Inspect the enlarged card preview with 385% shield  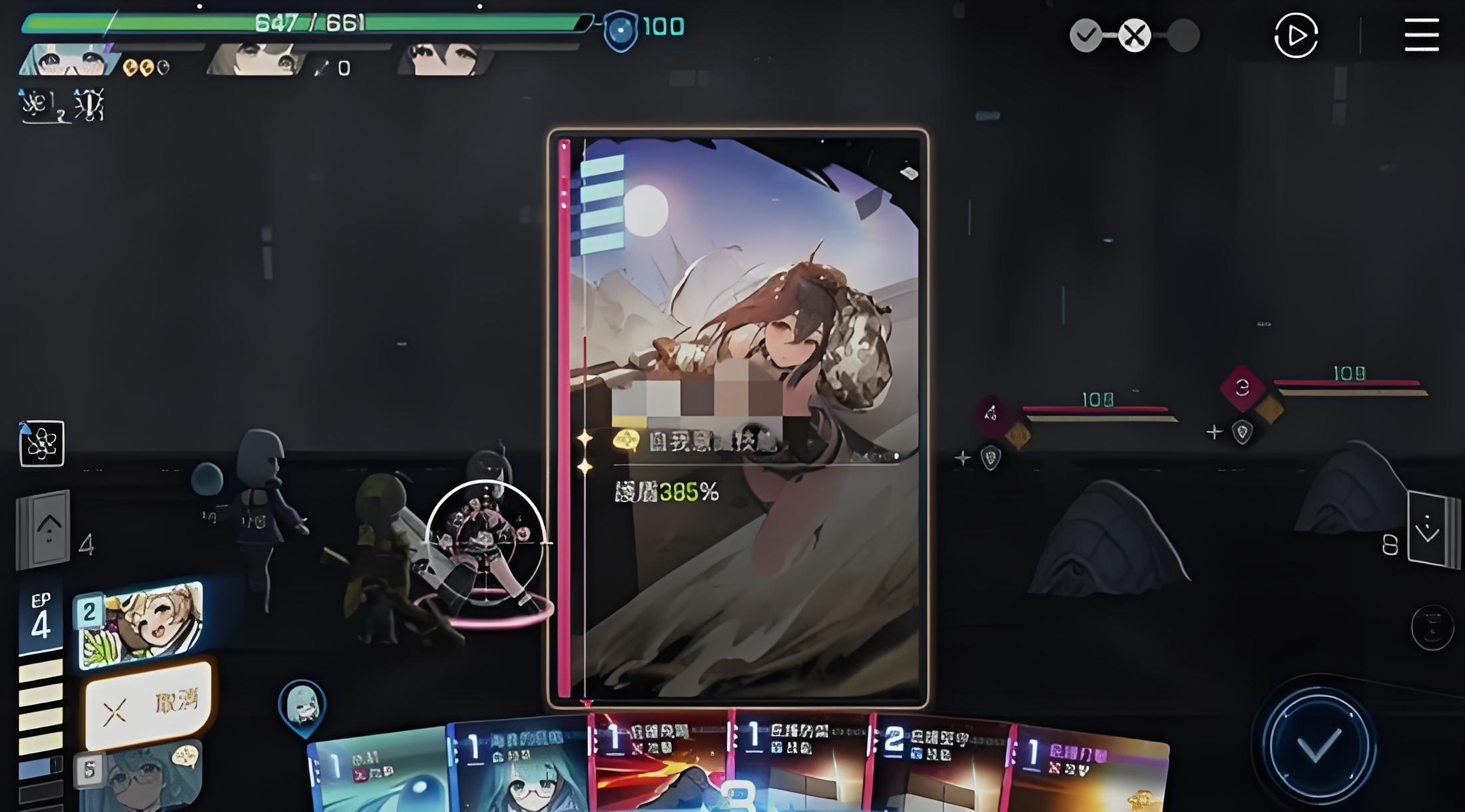(738, 418)
